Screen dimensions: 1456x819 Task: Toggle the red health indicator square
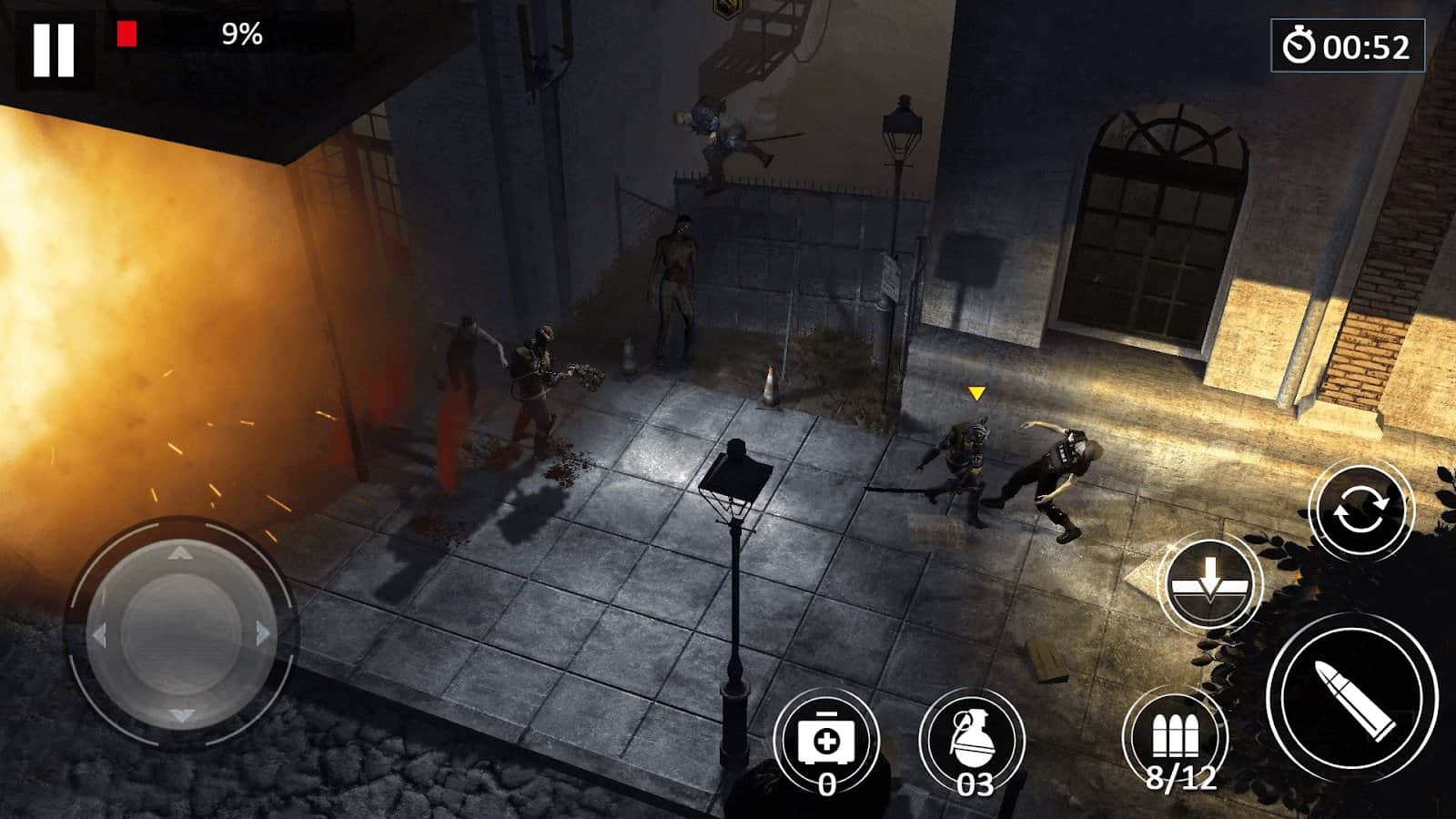(126, 33)
